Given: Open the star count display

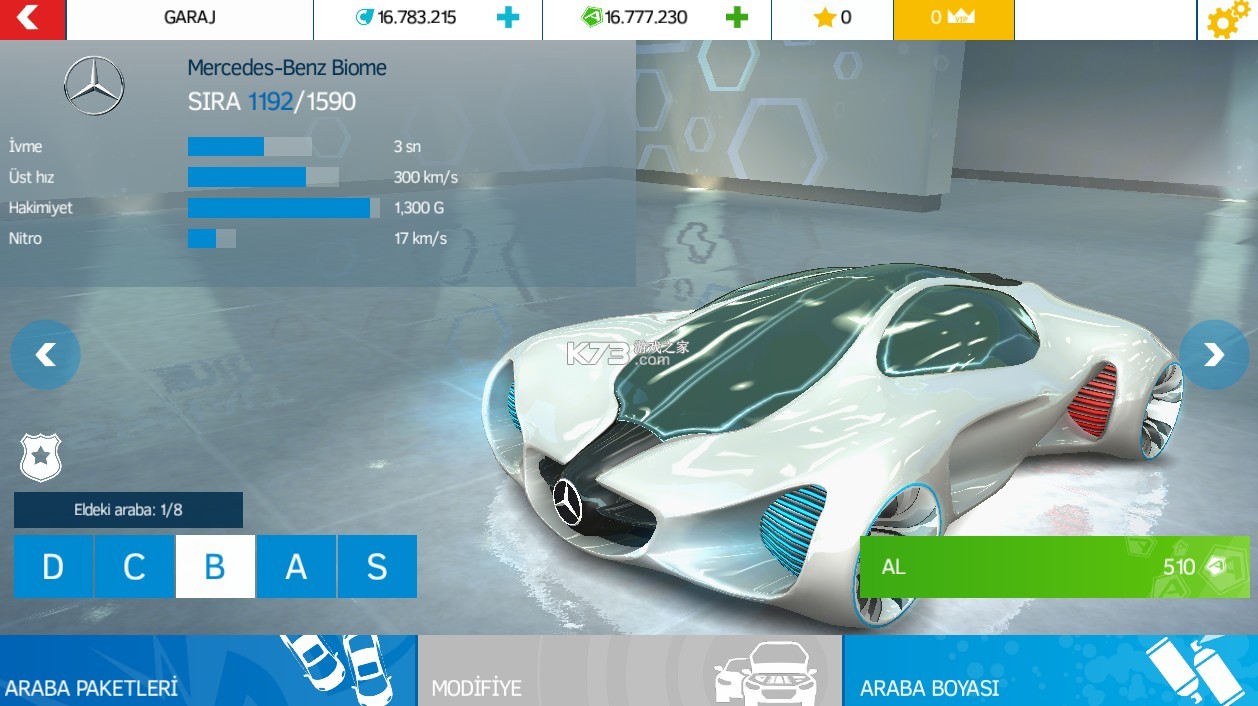Looking at the screenshot, I should click(832, 18).
